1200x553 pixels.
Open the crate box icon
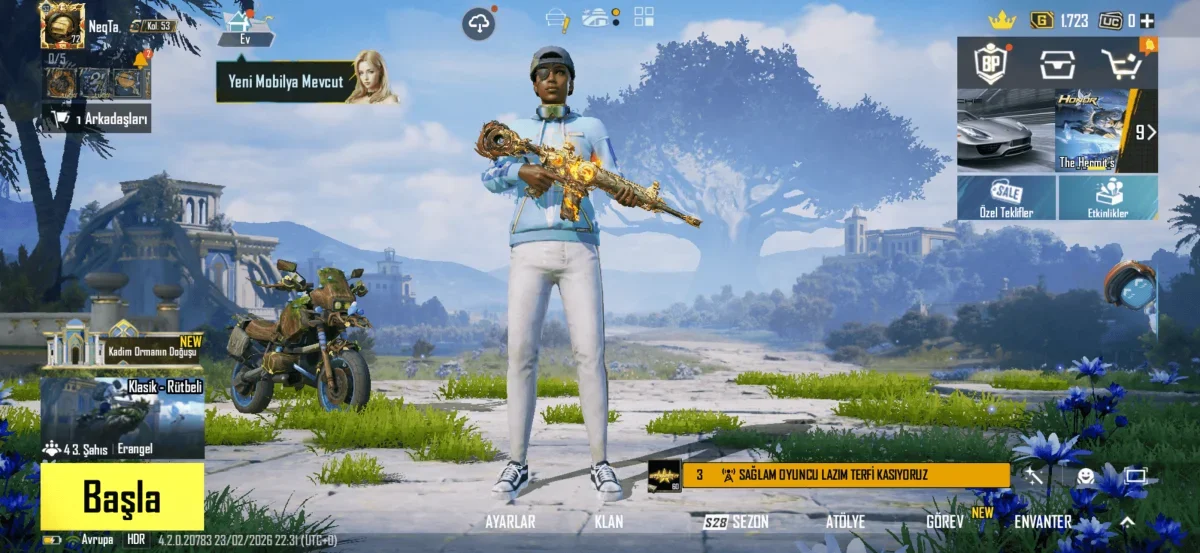point(1057,64)
